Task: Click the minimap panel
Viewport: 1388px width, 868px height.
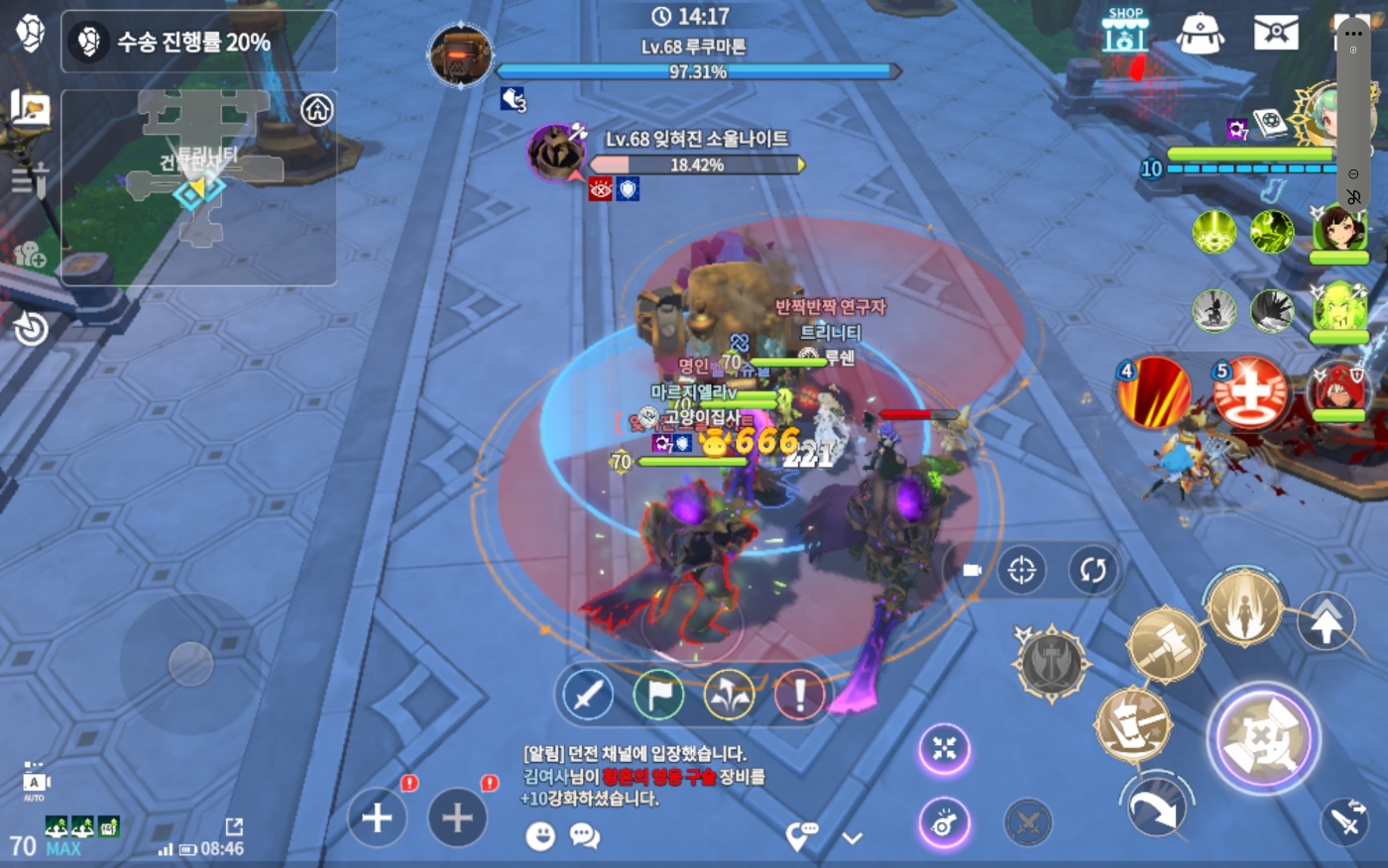Action: click(x=198, y=186)
